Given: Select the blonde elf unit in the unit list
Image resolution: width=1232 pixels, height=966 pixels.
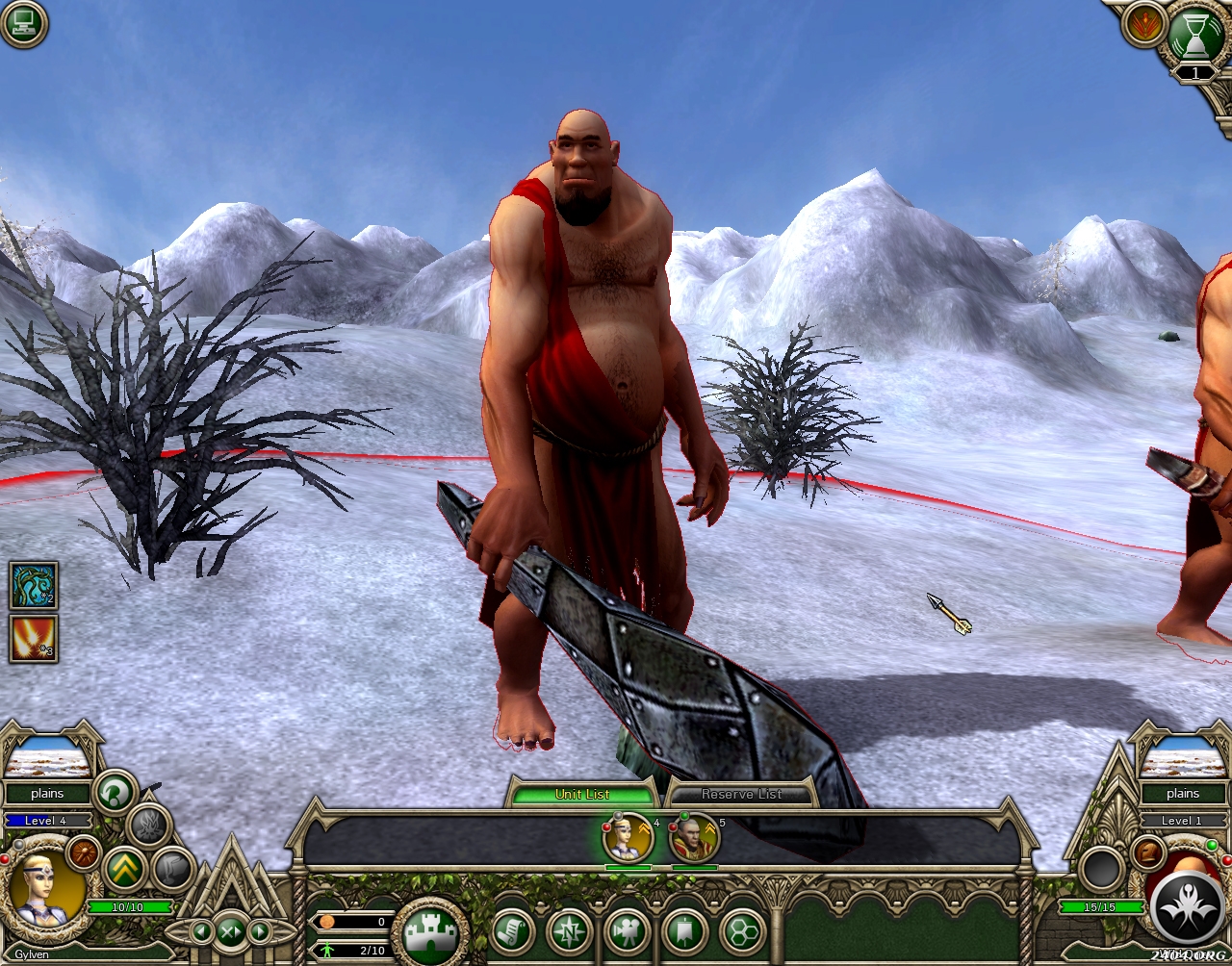Looking at the screenshot, I should pos(628,839).
